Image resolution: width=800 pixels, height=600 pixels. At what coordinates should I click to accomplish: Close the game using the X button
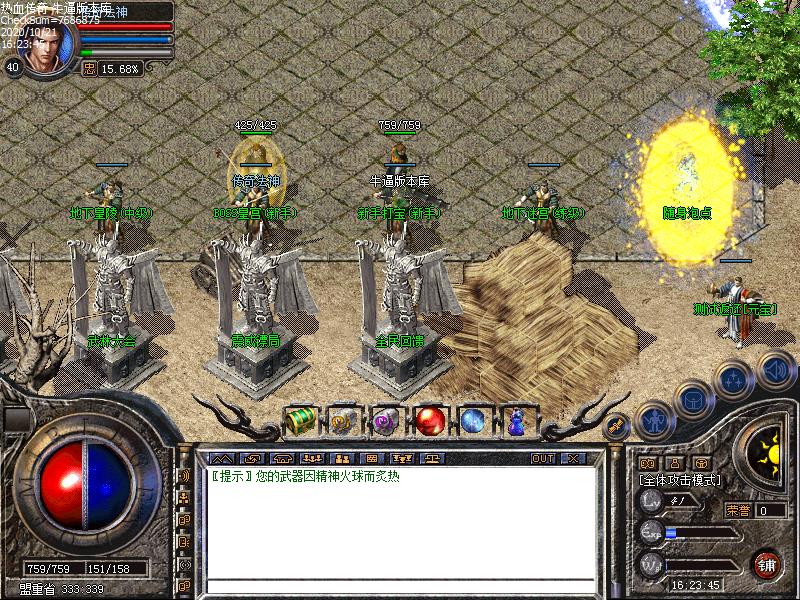573,458
